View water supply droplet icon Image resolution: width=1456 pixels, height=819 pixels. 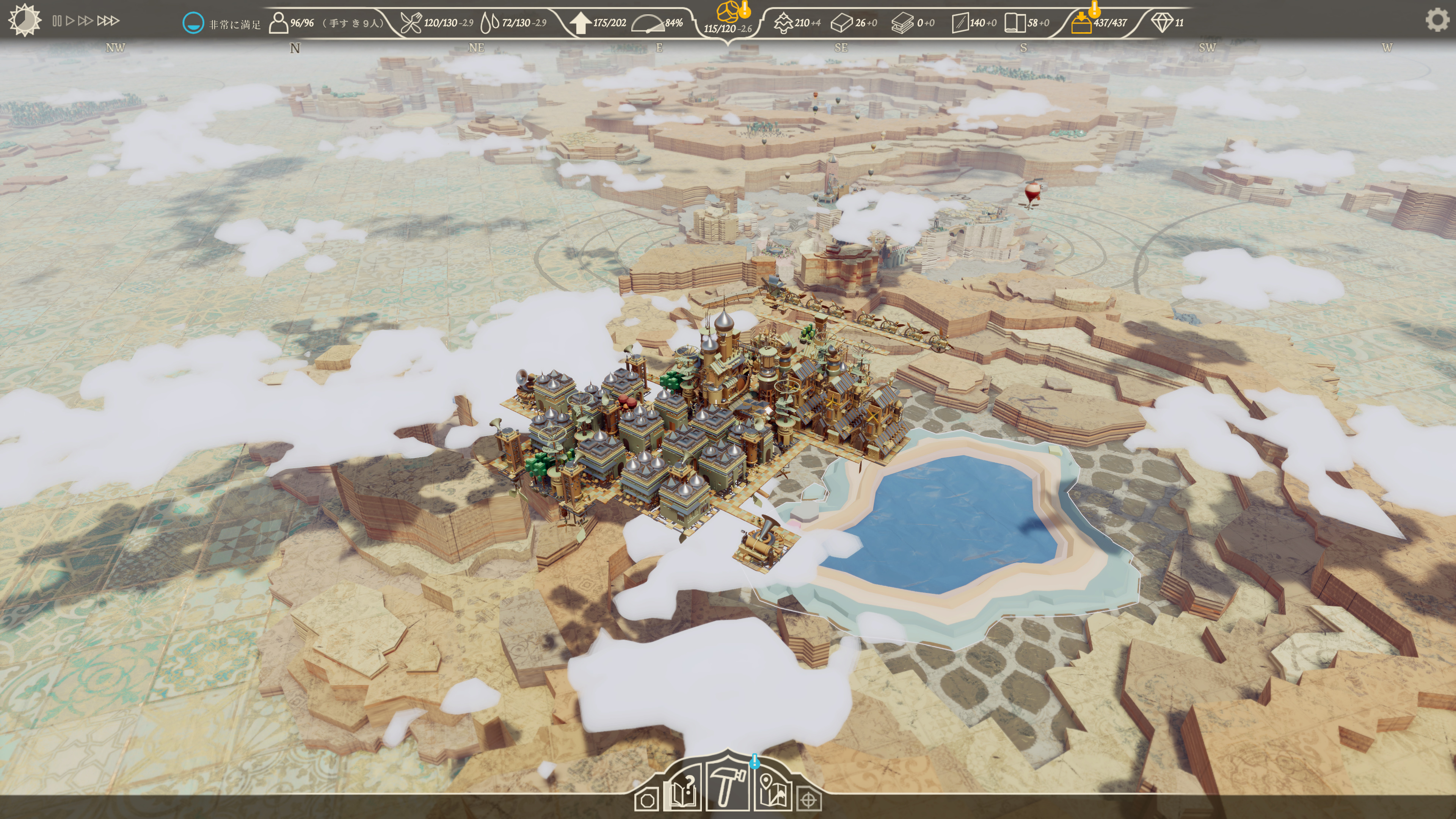[x=490, y=23]
